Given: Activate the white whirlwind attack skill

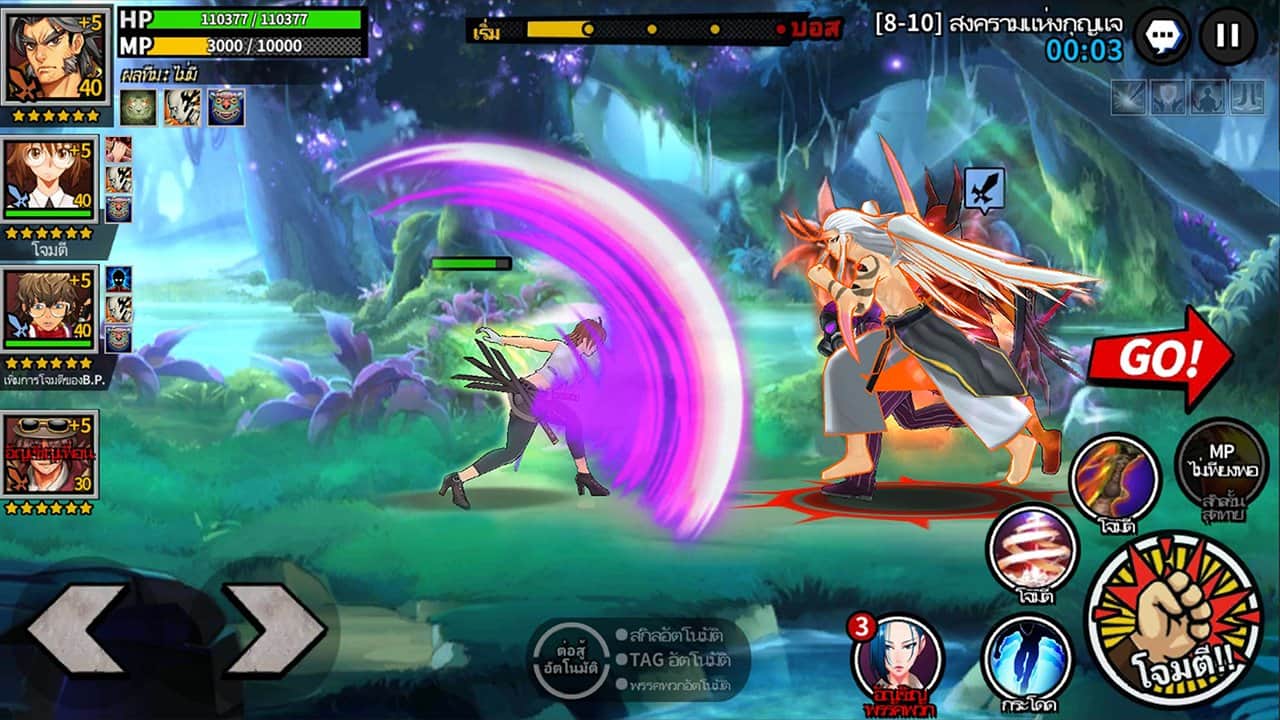Looking at the screenshot, I should (x=1031, y=550).
